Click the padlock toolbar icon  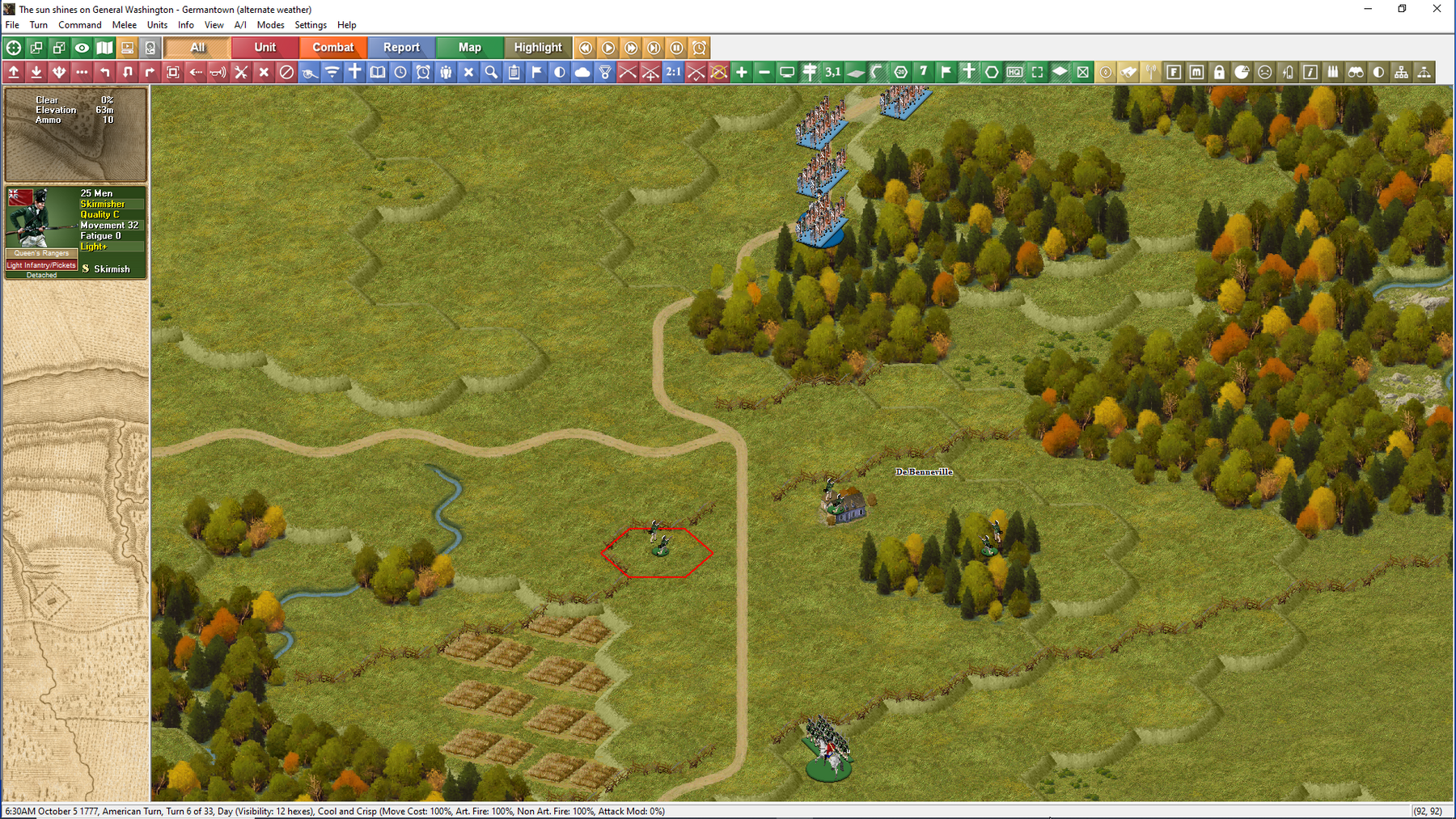(x=1219, y=72)
